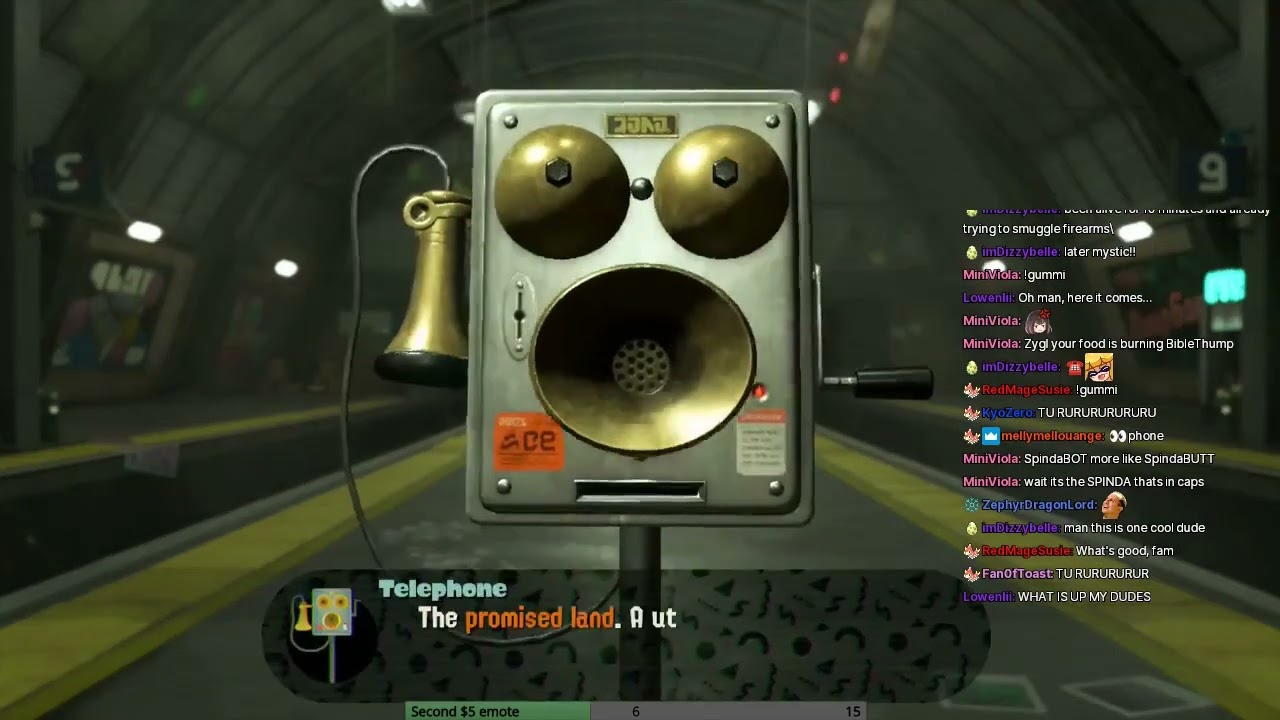Open FanOfToast's name in the chat overlay
1280x720 pixels.
point(1017,574)
